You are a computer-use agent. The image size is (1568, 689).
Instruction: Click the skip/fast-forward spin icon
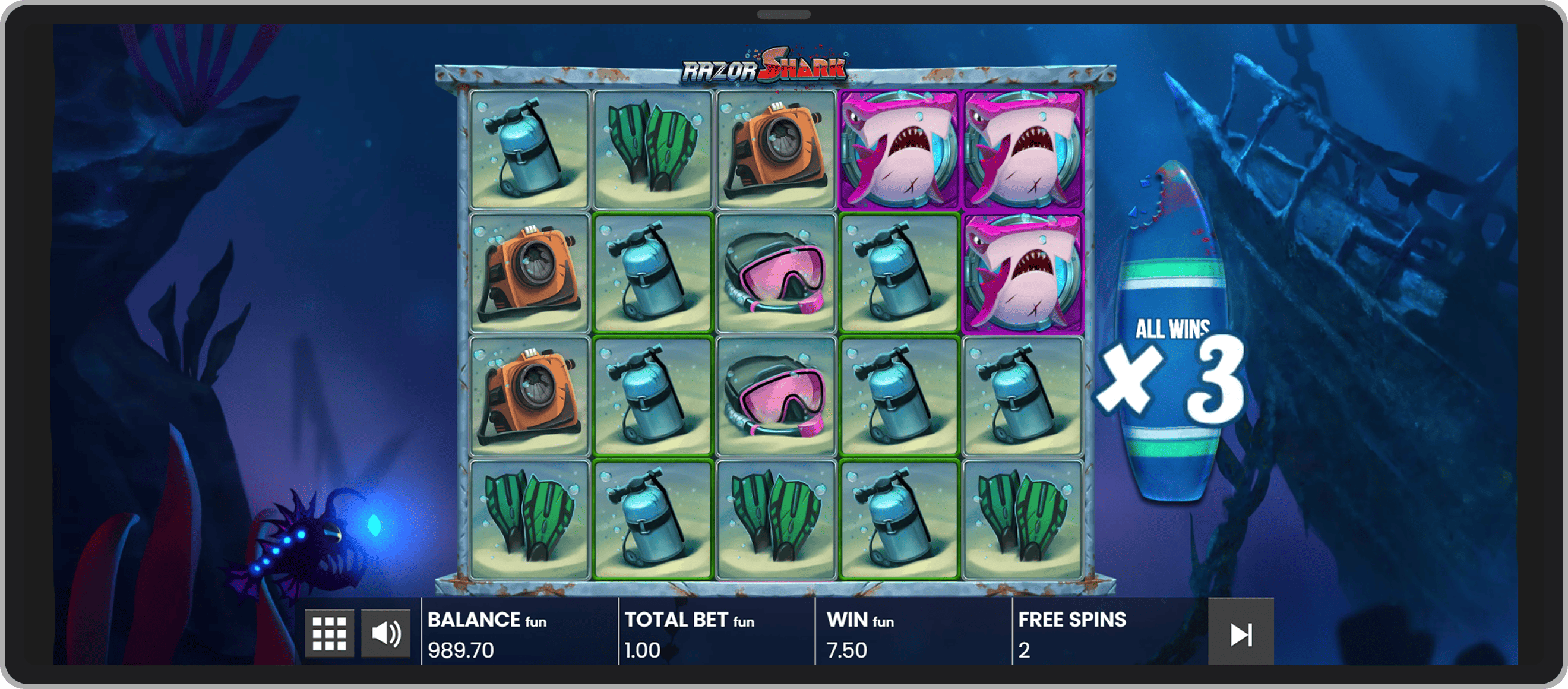(x=1240, y=633)
